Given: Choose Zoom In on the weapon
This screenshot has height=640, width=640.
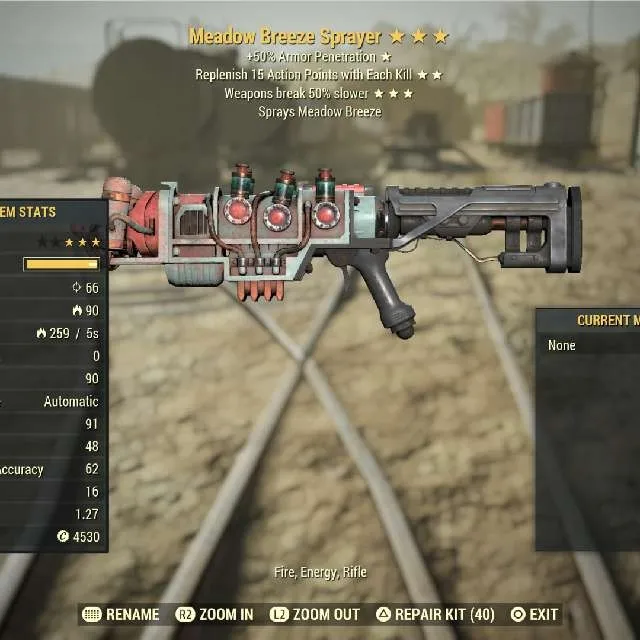Looking at the screenshot, I should (215, 614).
